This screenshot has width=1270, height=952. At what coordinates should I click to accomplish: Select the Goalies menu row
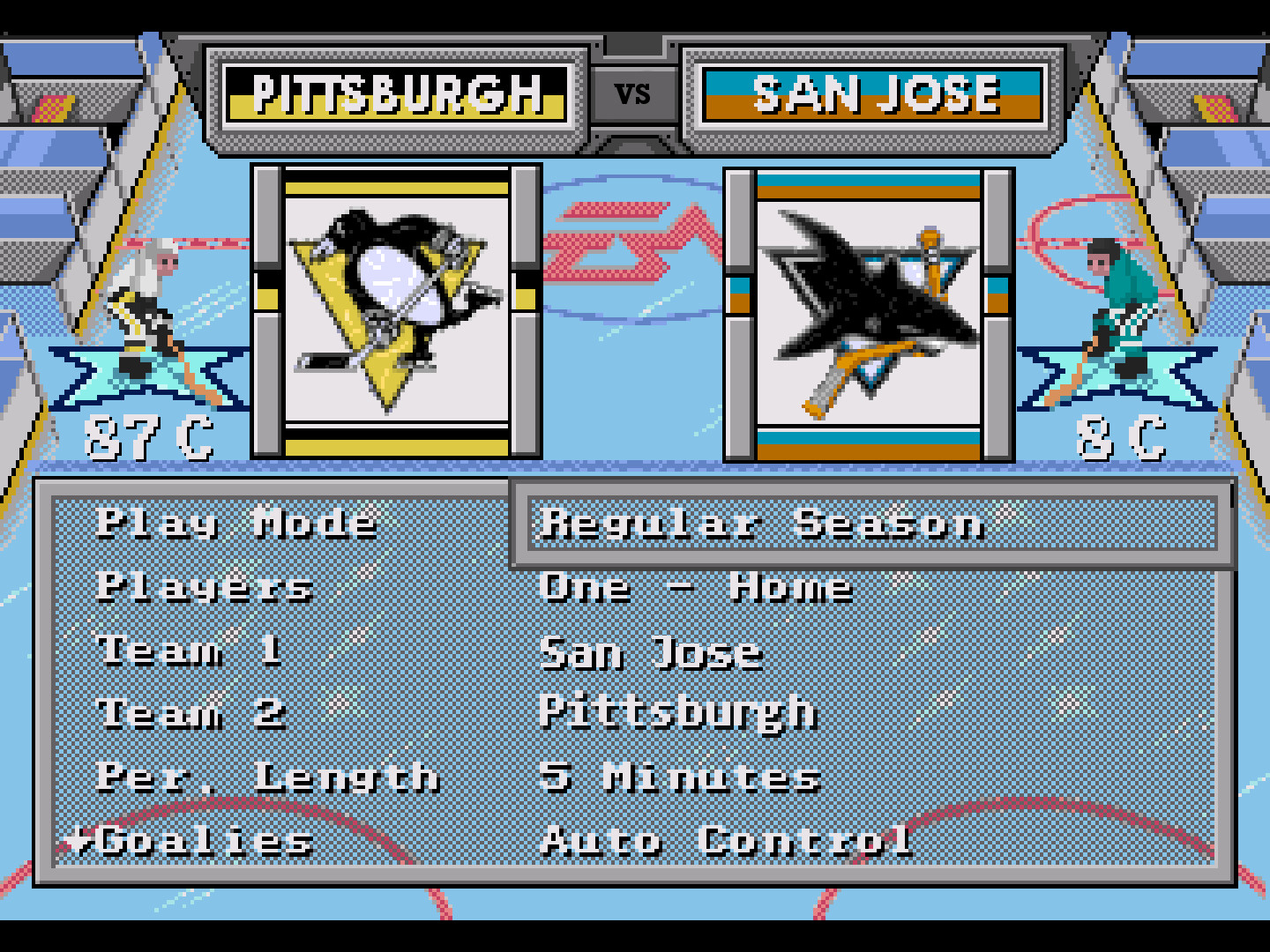[x=206, y=841]
